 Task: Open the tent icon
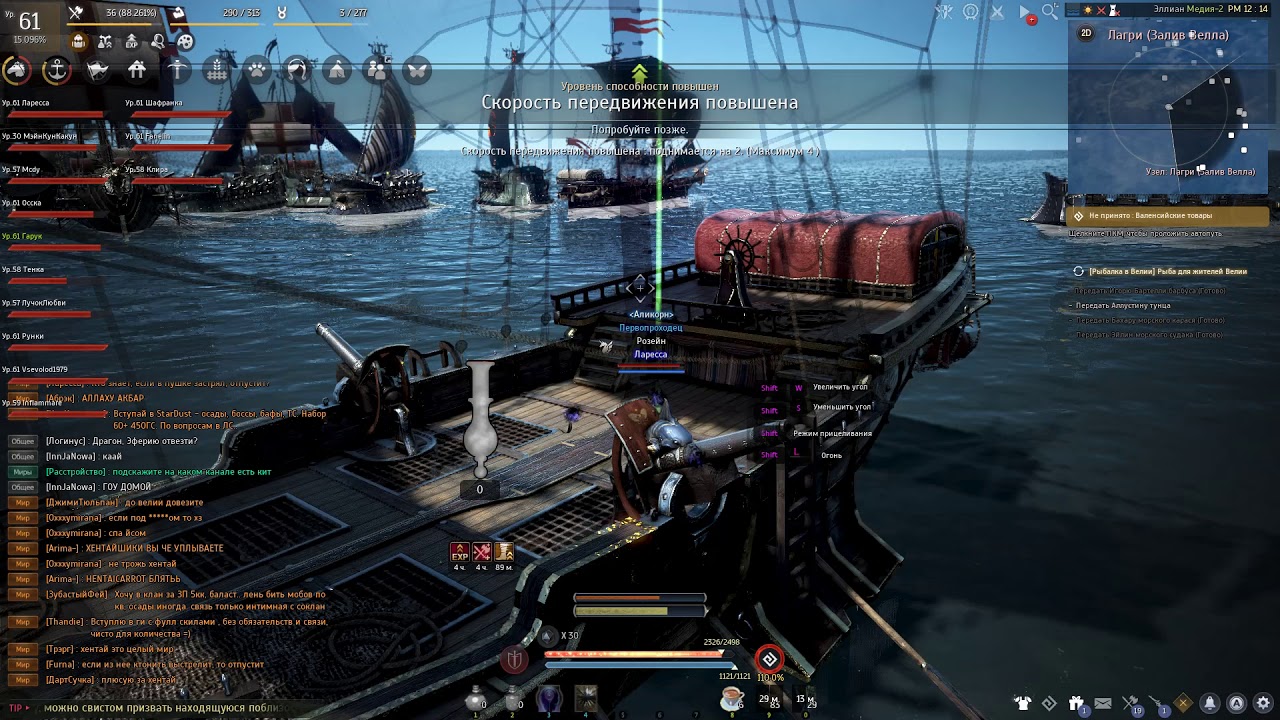pos(337,70)
